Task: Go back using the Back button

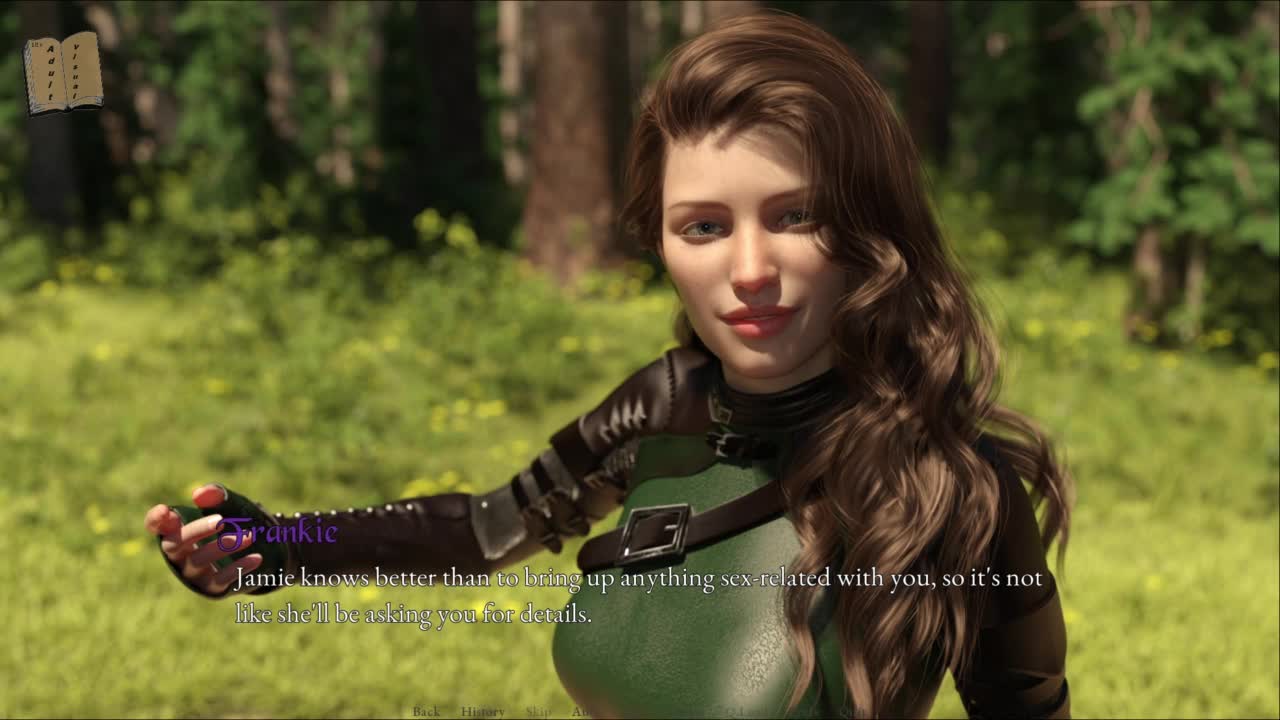Action: (426, 712)
